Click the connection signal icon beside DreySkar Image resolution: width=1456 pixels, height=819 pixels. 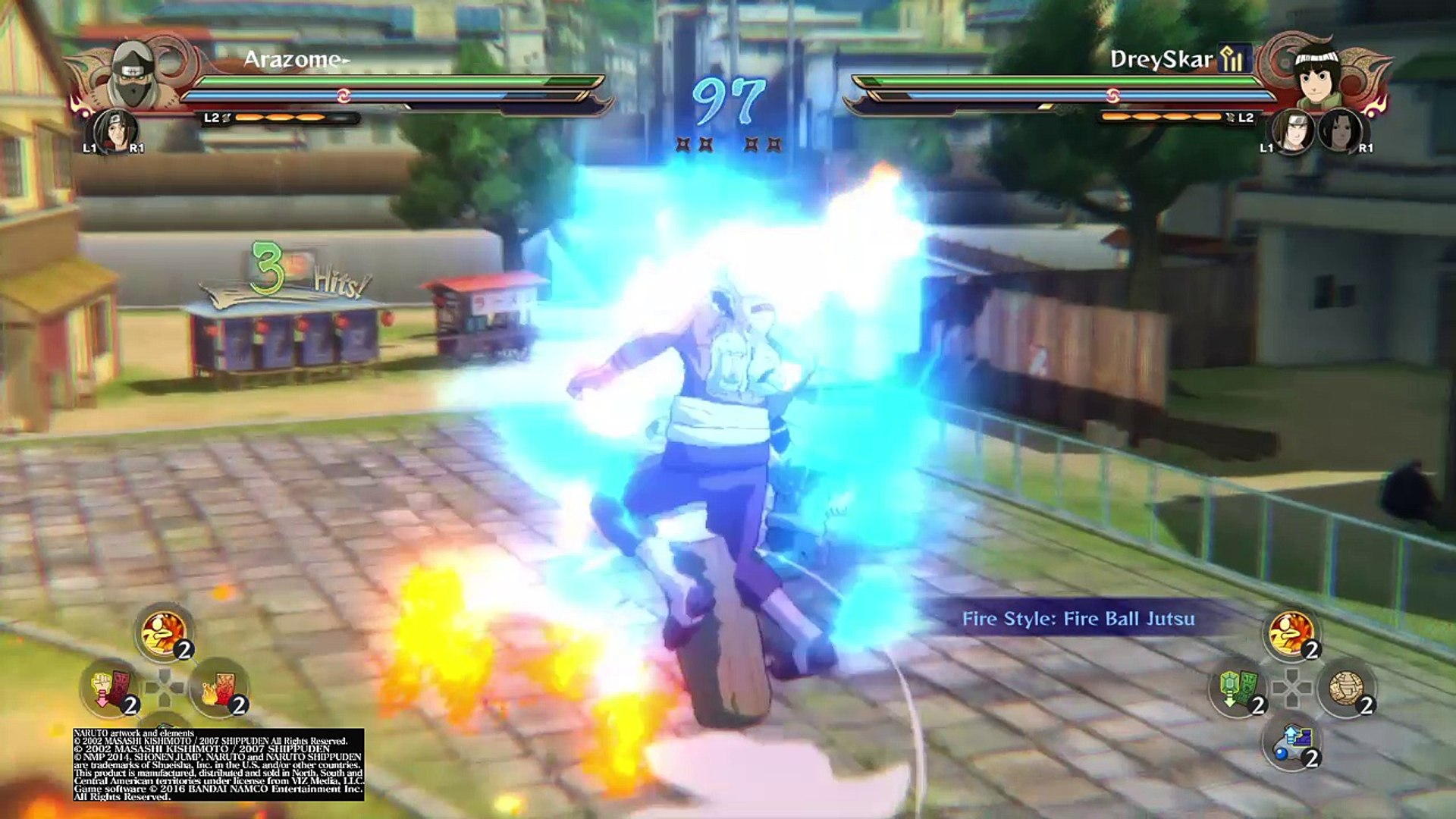coord(1234,58)
